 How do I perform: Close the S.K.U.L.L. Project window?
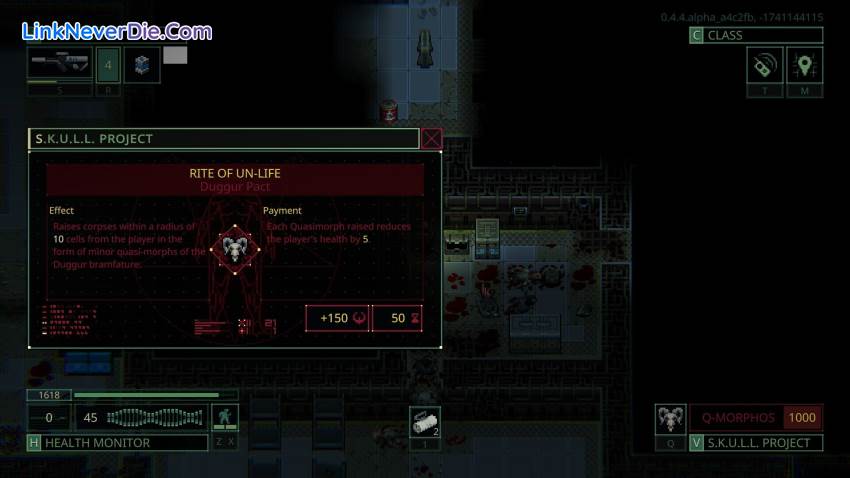[432, 139]
